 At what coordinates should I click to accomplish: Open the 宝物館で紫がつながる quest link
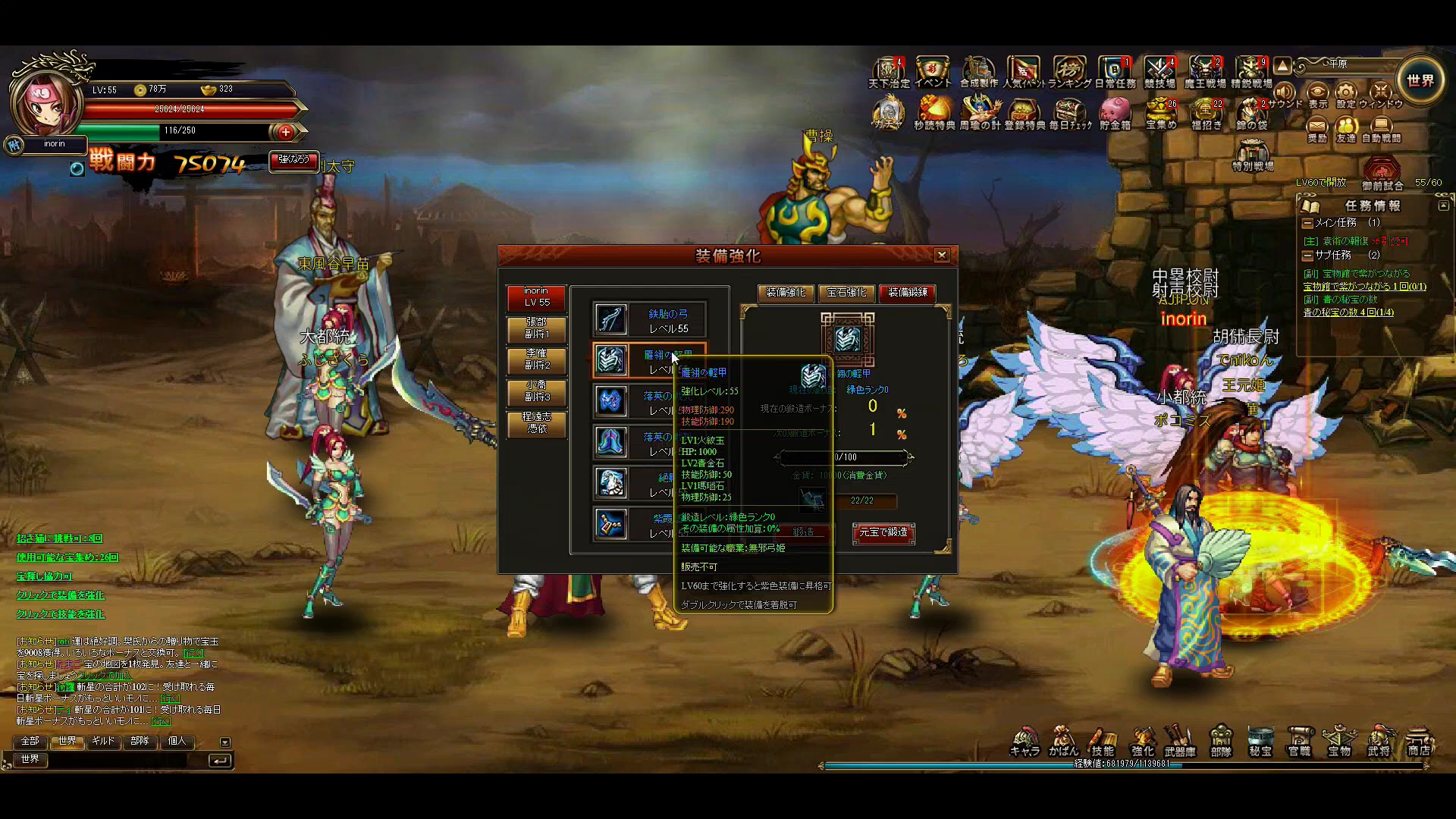(1364, 287)
